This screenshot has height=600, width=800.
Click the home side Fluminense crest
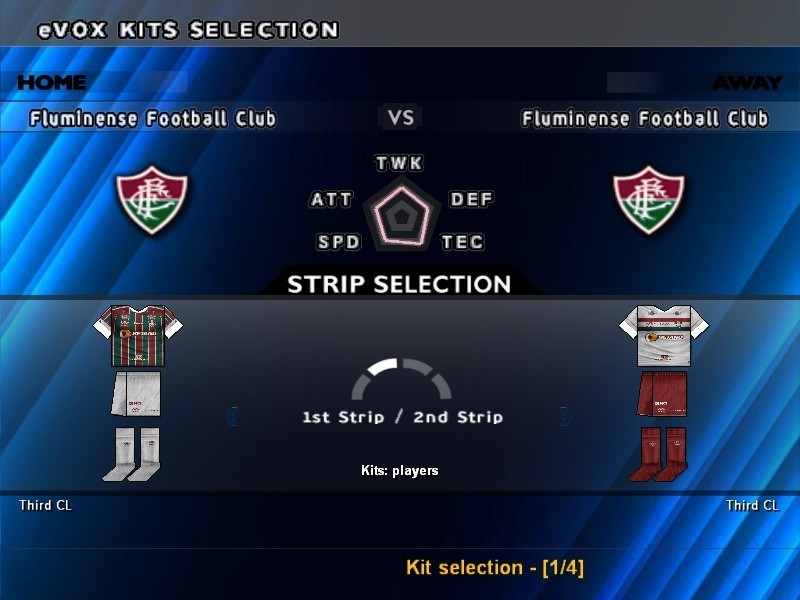(152, 201)
